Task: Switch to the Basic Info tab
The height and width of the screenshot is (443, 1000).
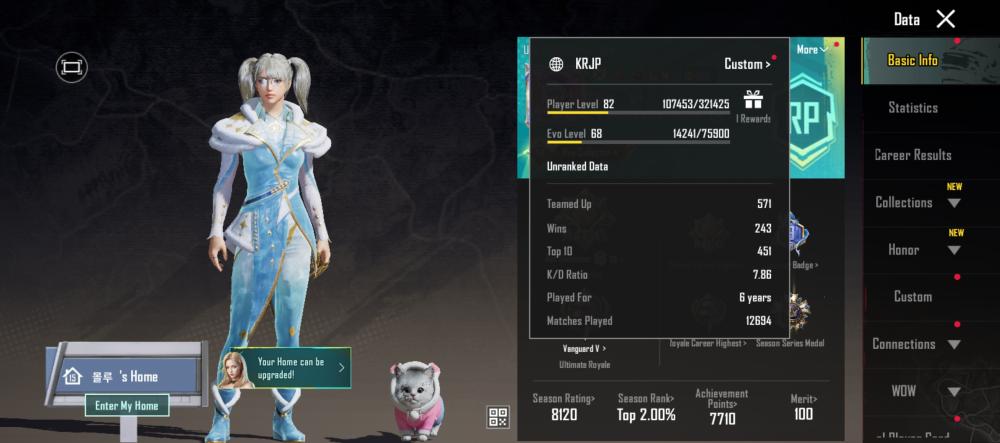Action: pyautogui.click(x=912, y=60)
